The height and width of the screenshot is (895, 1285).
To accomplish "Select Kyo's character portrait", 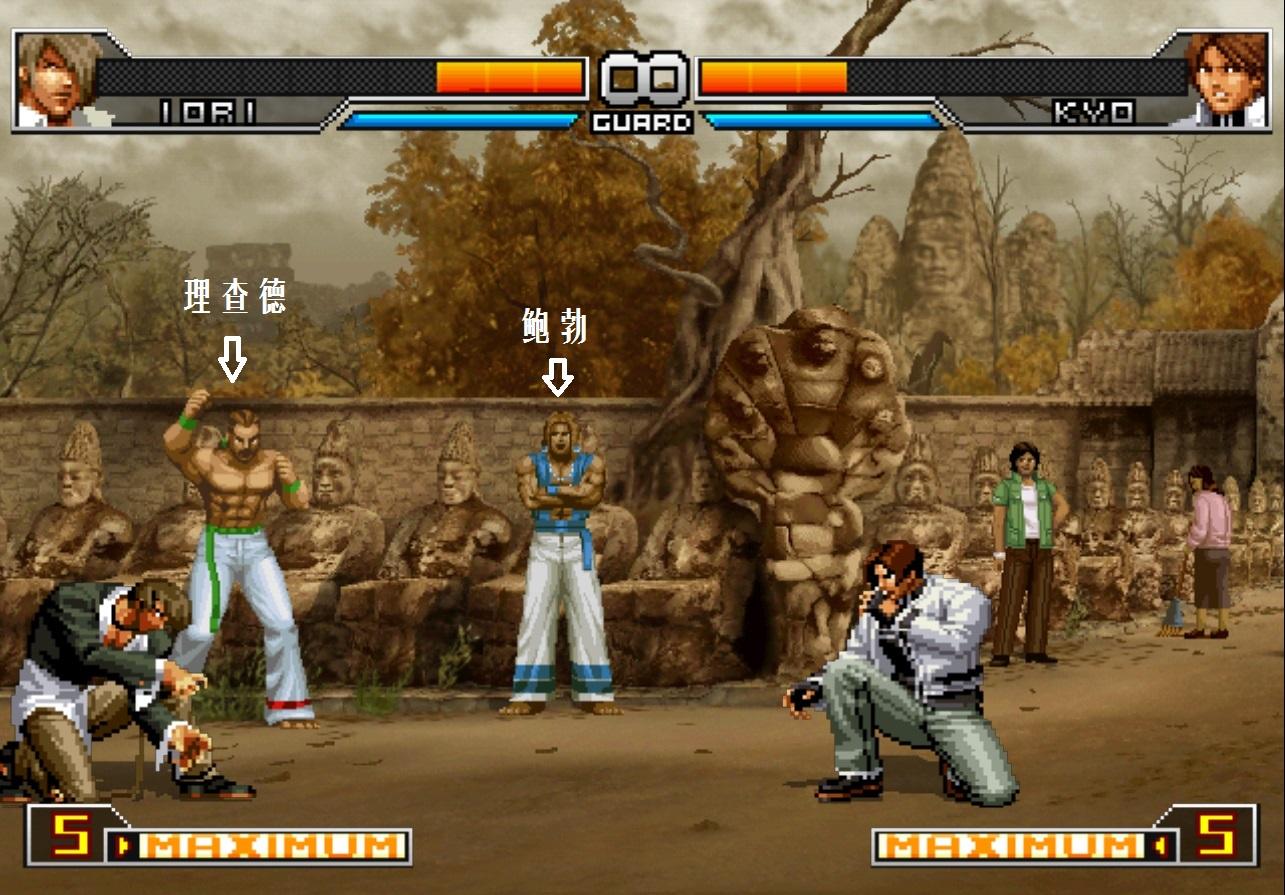I will click(x=1227, y=78).
